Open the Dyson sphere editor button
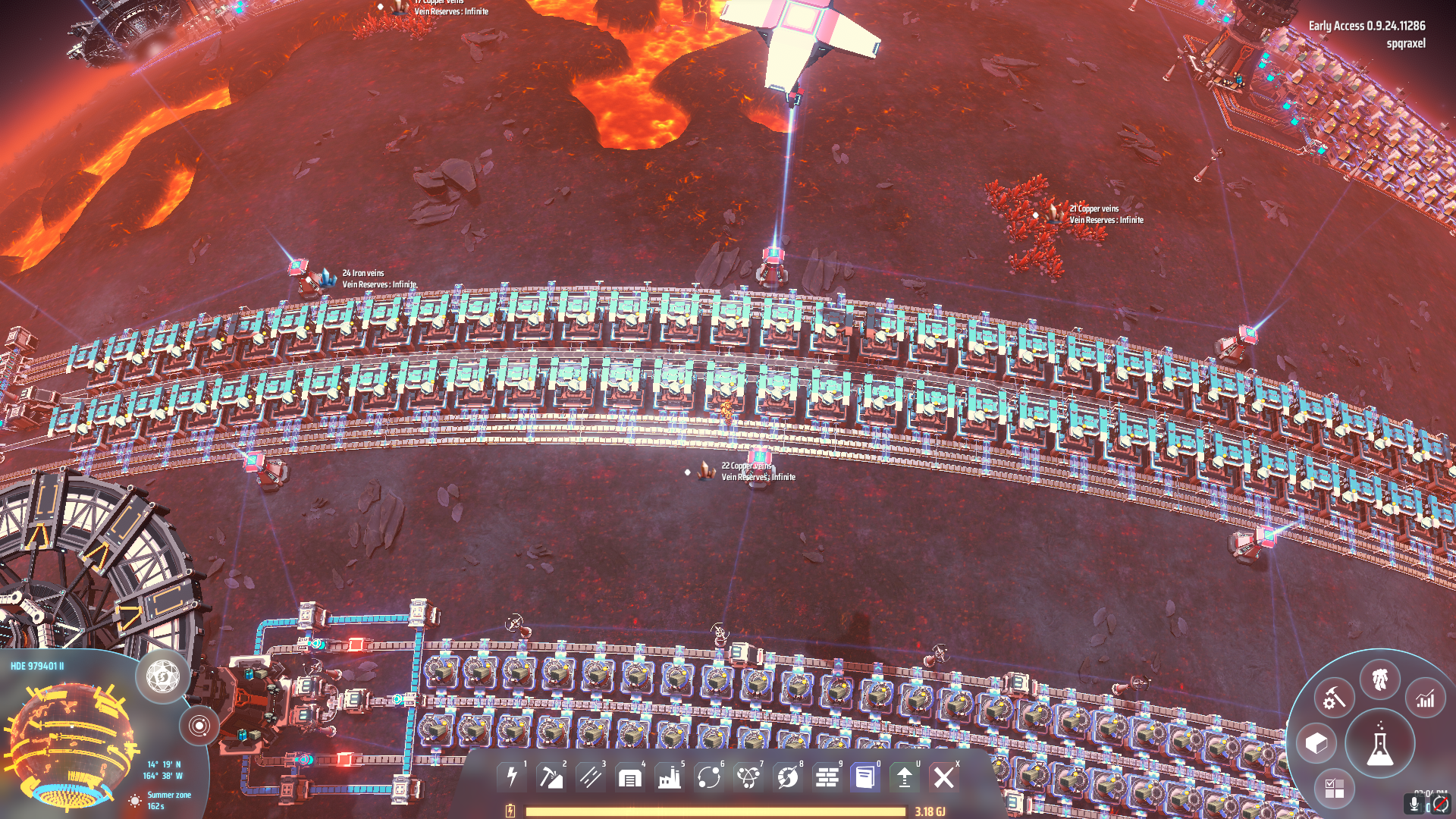 point(163,675)
